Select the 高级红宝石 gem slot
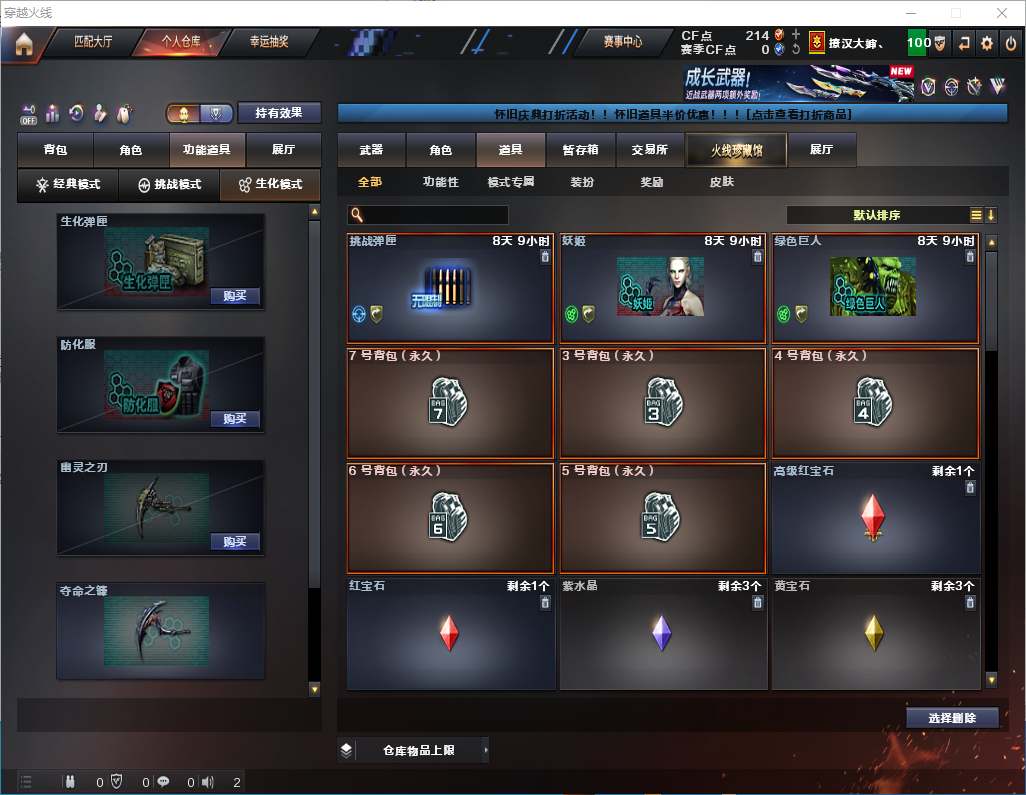1026x795 pixels. [x=875, y=518]
